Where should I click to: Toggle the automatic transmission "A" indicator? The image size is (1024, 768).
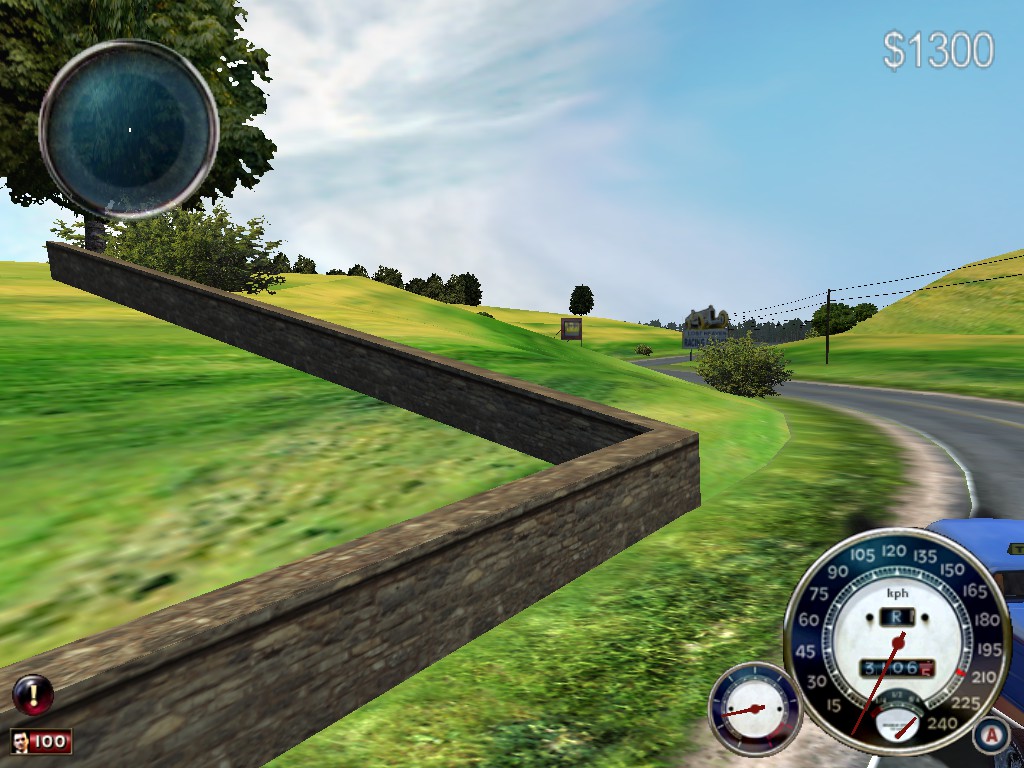pos(990,735)
